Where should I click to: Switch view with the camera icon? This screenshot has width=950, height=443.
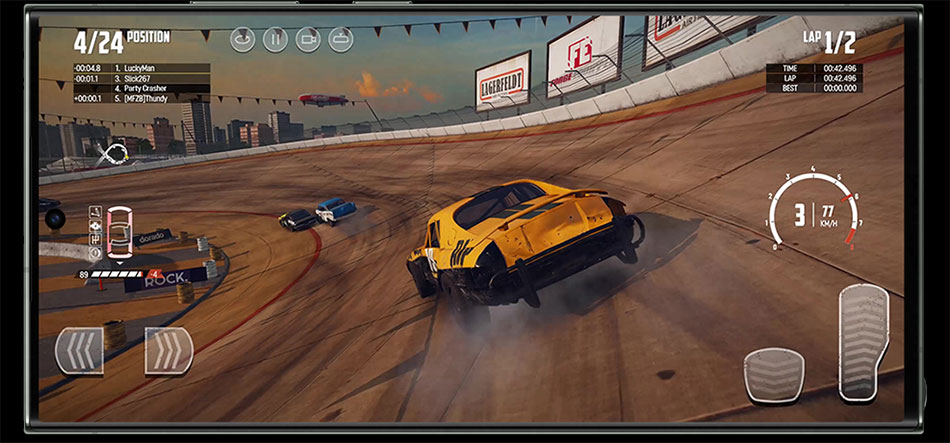point(308,39)
